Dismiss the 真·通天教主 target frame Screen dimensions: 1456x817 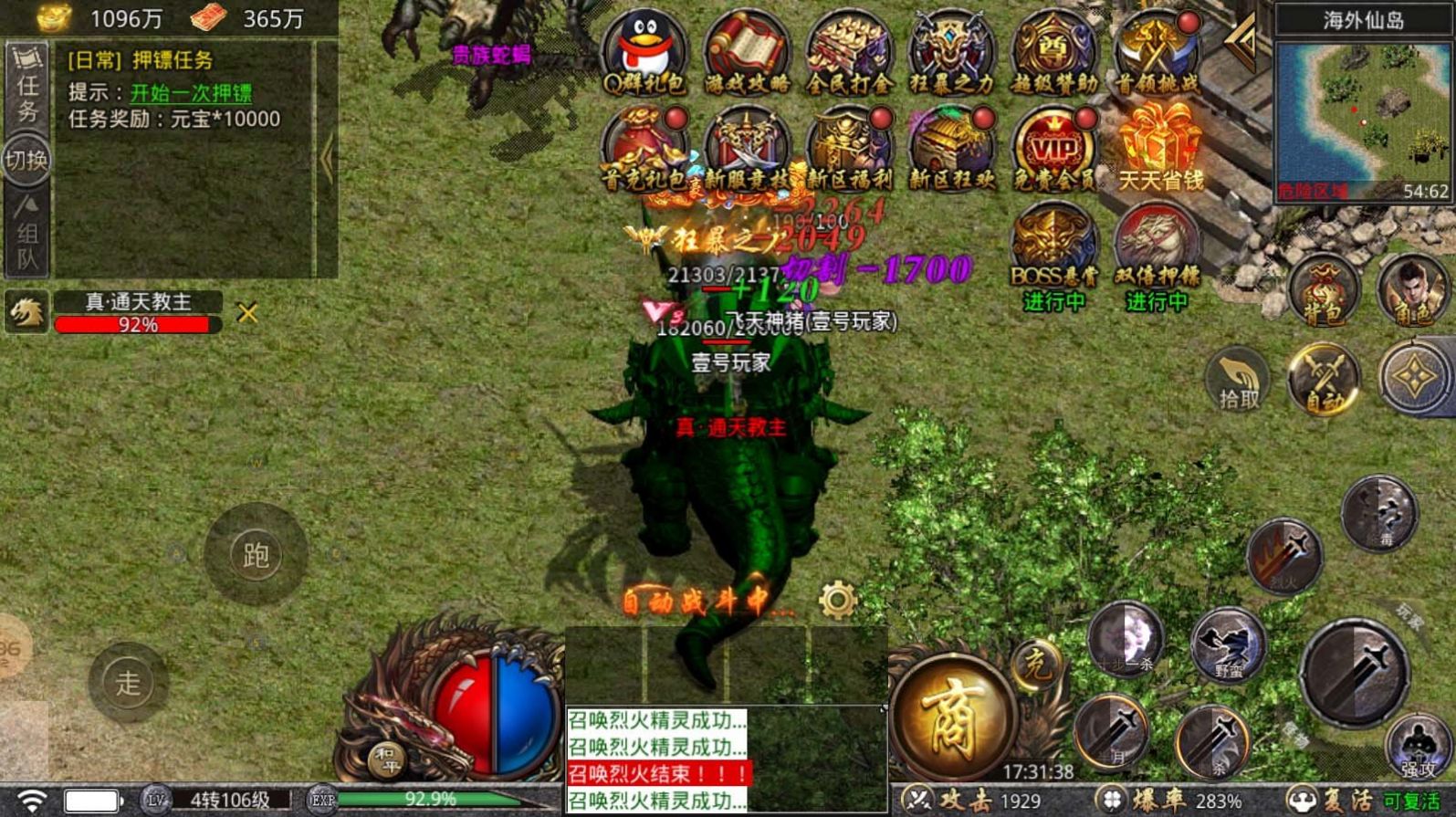coord(246,313)
